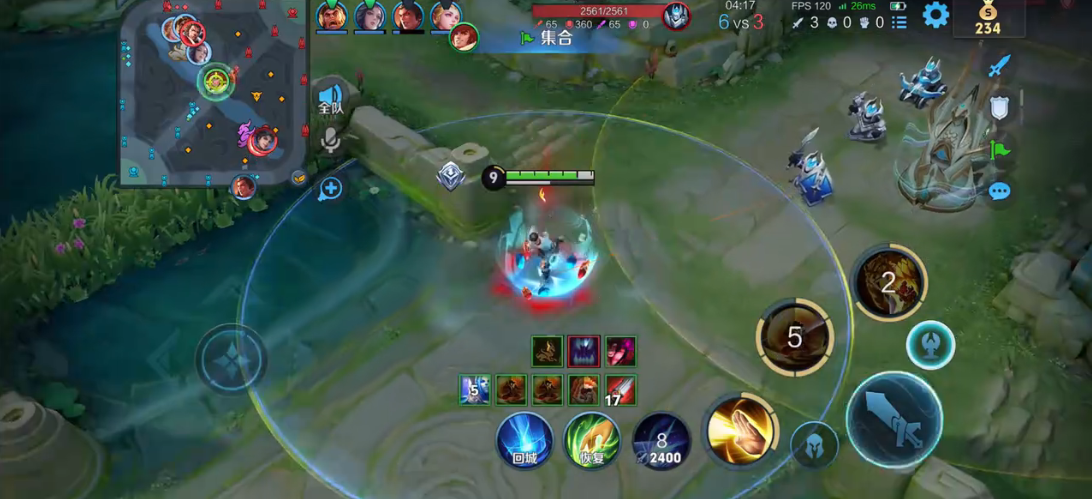Send the 集合 gather signal
Screen dimensions: 1092x499
[x=546, y=38]
